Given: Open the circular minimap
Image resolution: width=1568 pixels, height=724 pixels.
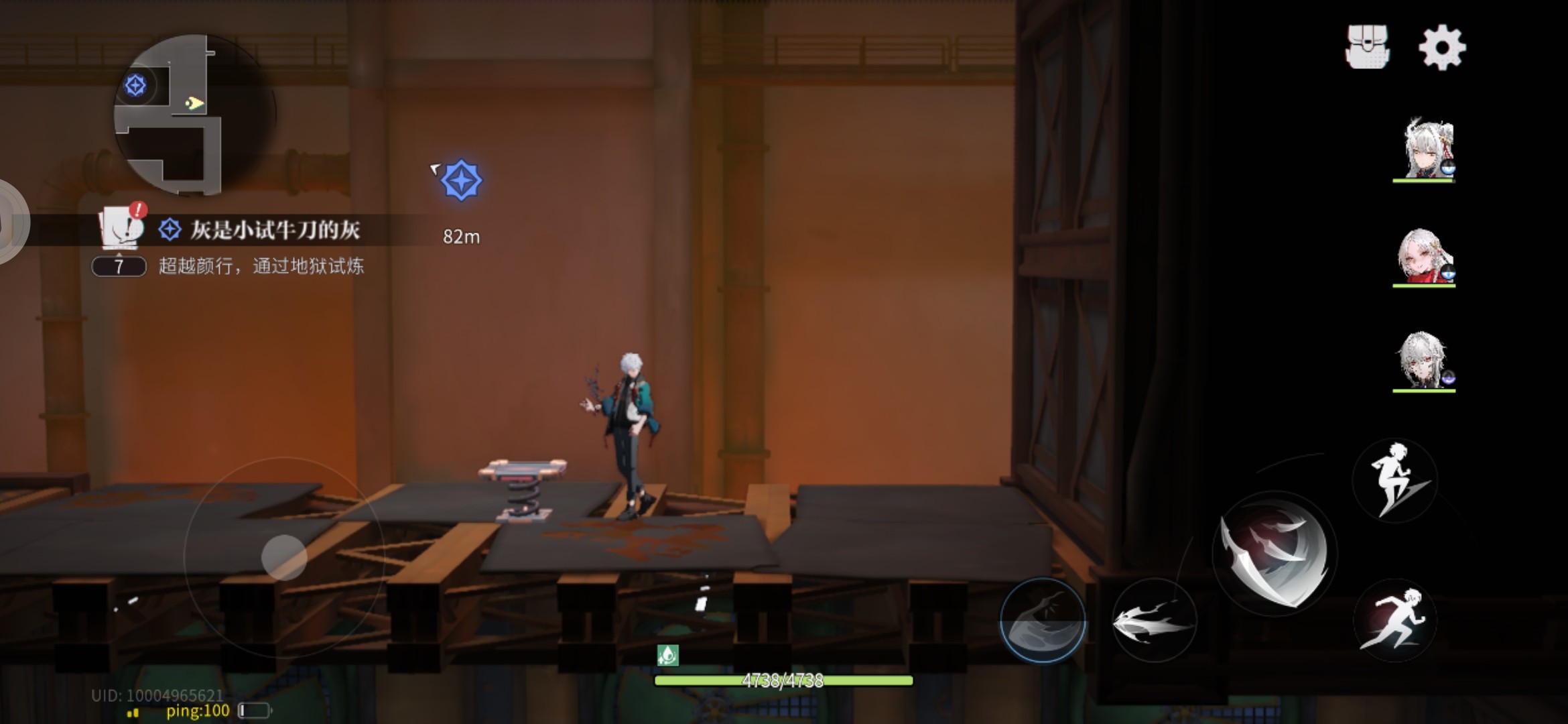Looking at the screenshot, I should [x=194, y=115].
